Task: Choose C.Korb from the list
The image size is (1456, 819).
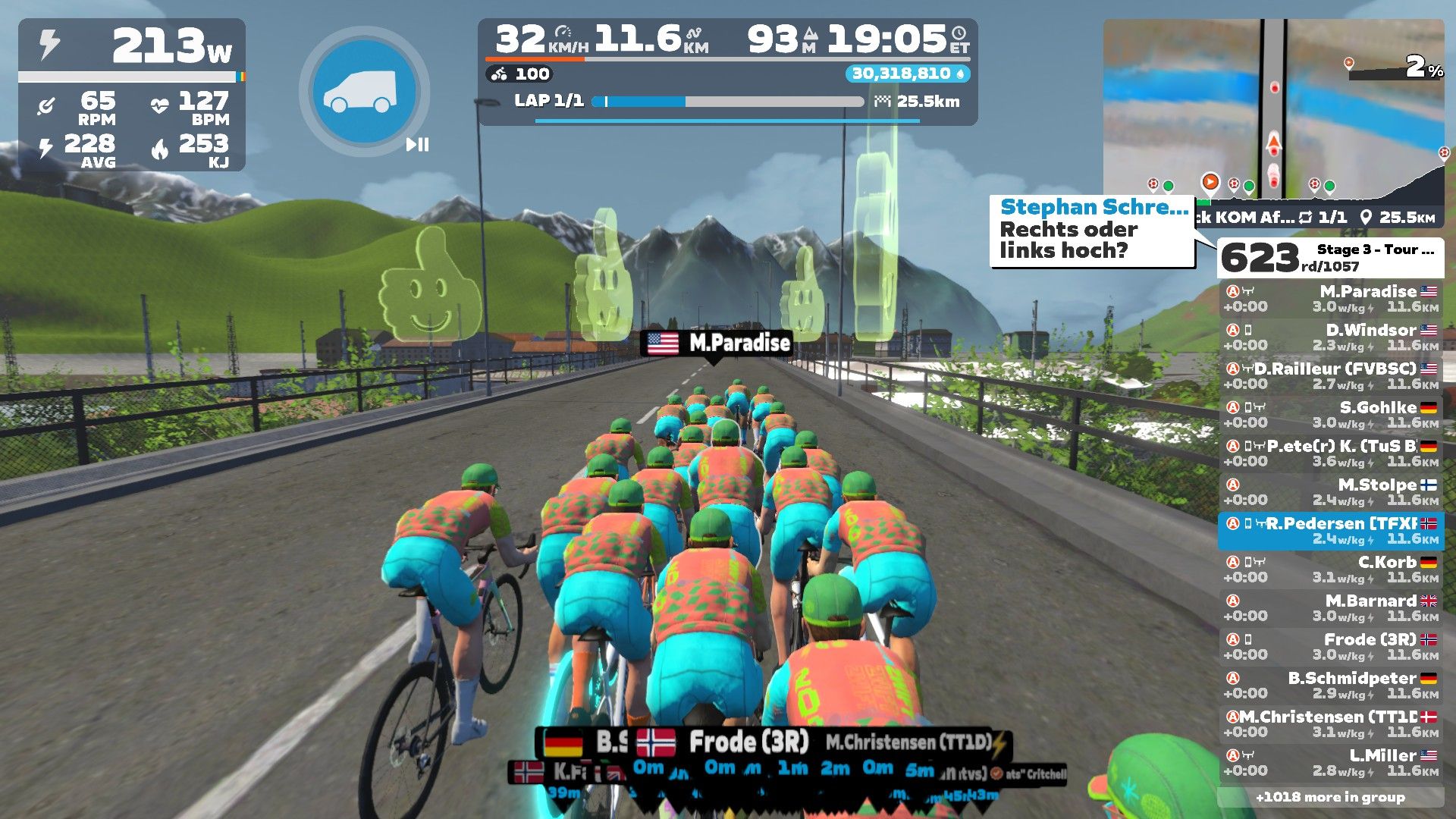Action: 1331,570
